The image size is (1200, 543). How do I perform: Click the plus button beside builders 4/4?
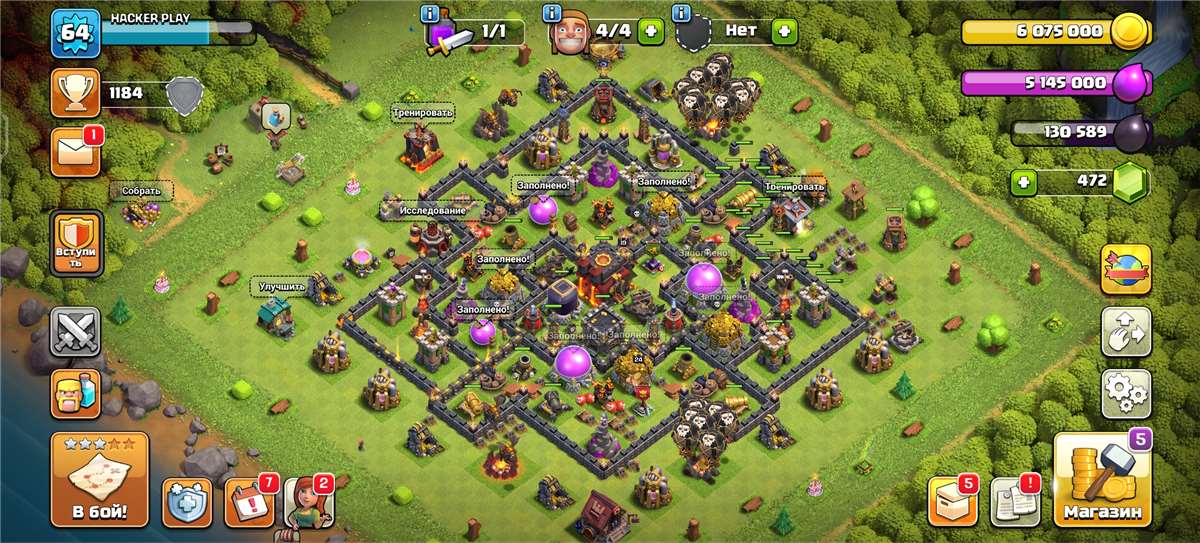pos(650,31)
